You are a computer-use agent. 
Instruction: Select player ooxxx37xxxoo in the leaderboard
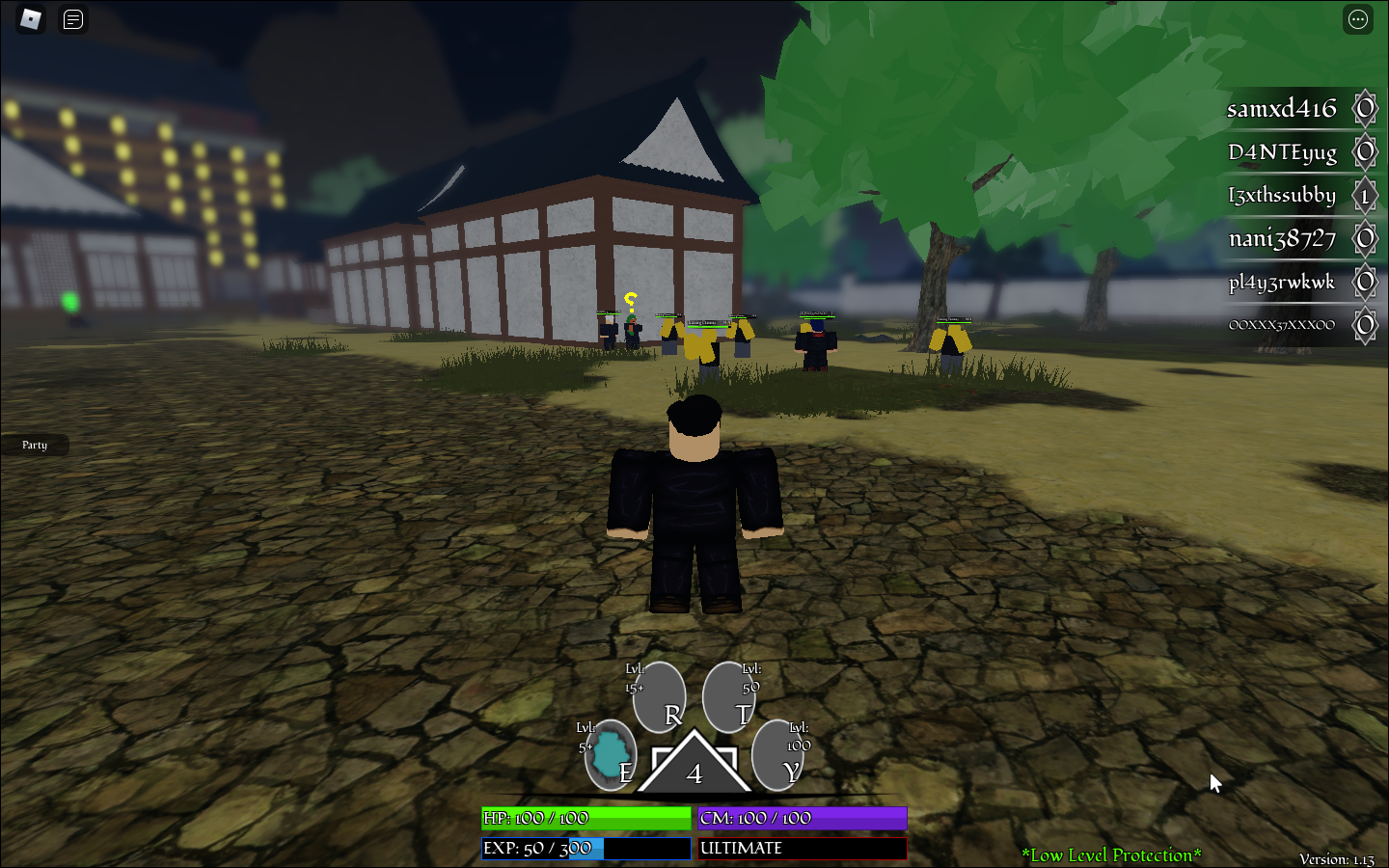click(x=1281, y=325)
